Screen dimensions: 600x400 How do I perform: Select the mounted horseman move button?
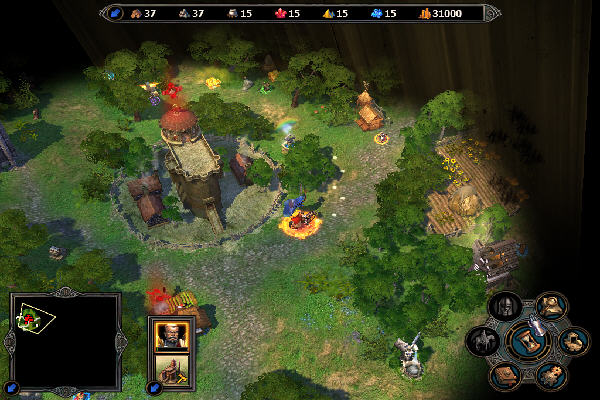(482, 341)
